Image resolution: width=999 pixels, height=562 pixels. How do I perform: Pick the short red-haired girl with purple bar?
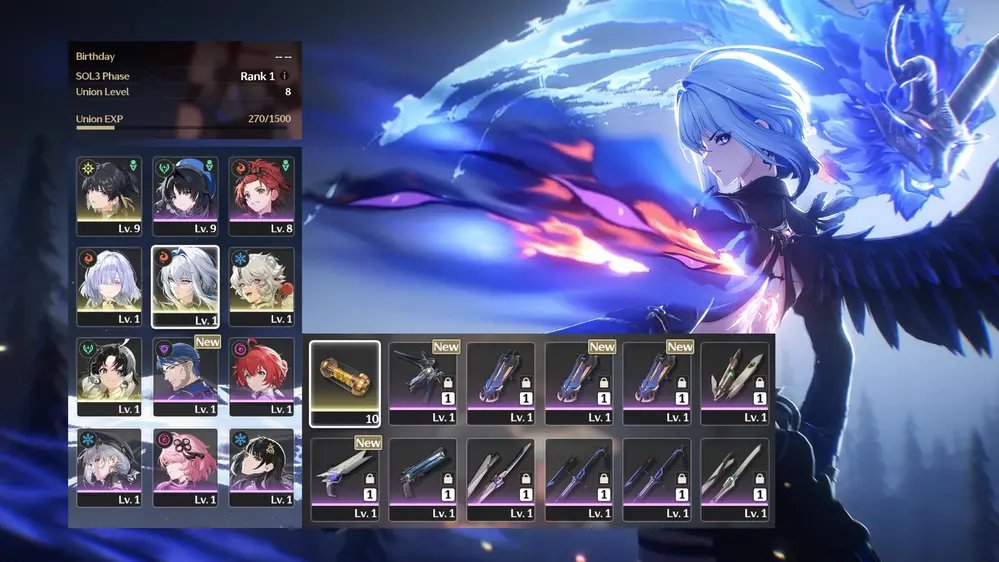262,376
